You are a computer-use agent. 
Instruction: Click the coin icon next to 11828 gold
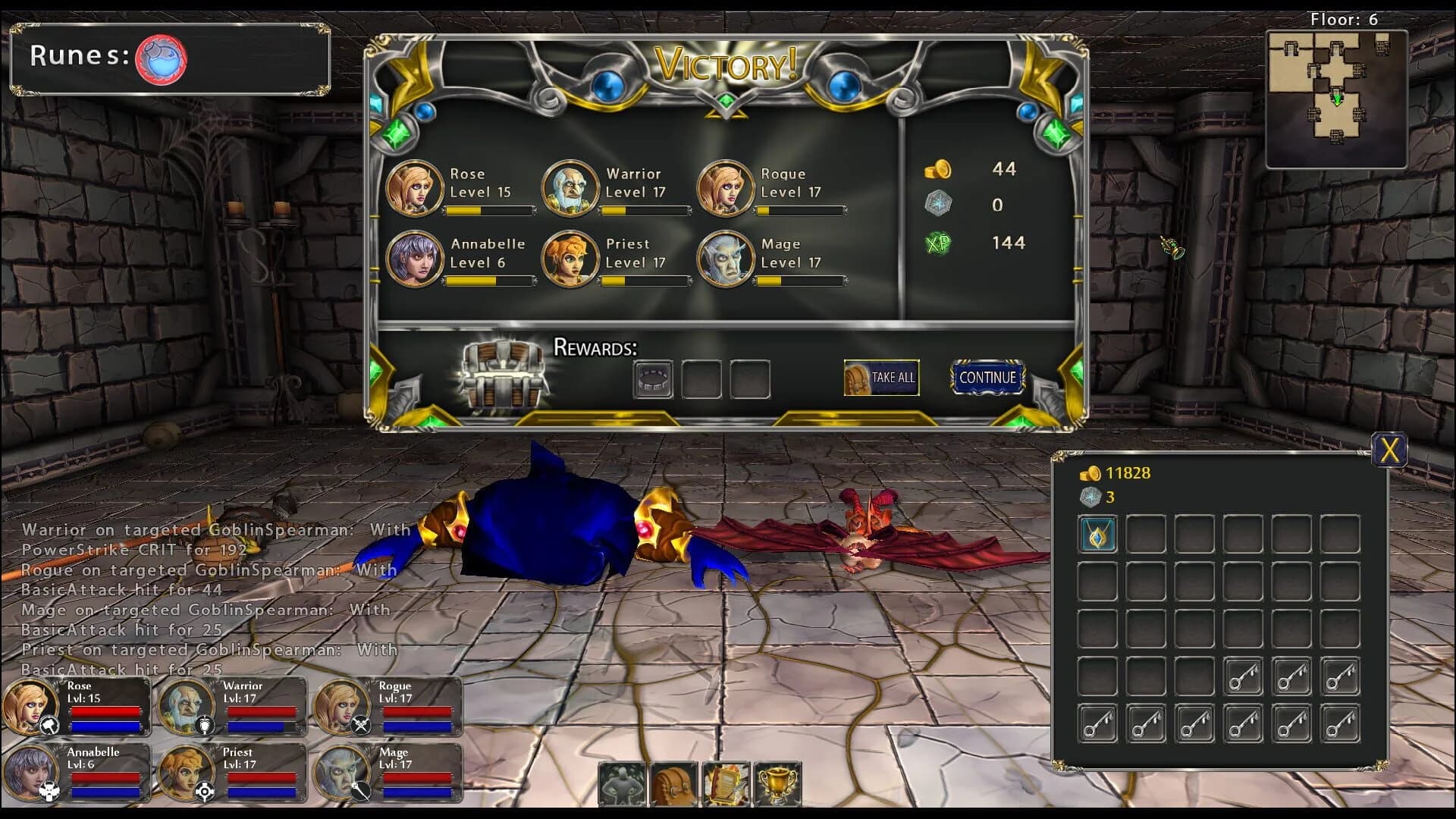[x=1090, y=473]
